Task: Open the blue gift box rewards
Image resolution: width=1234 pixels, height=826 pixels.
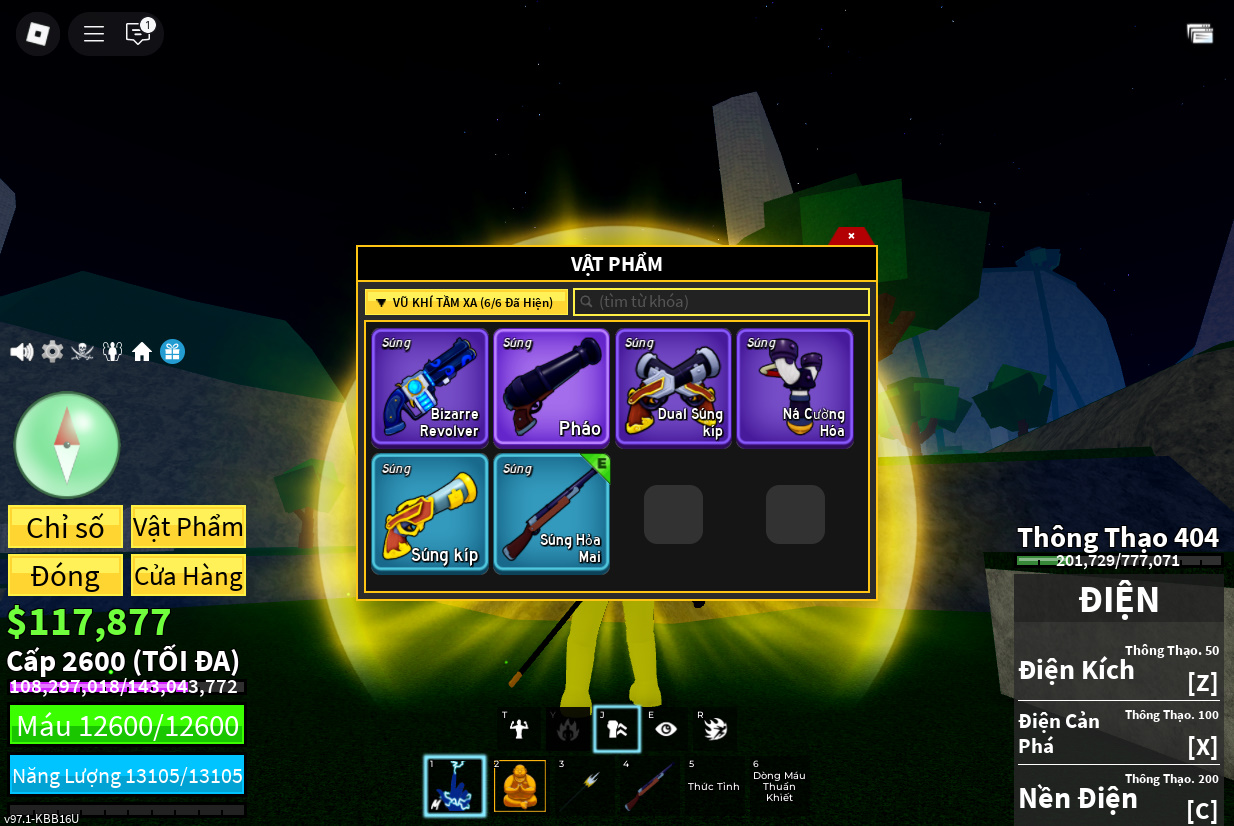Action: coord(172,352)
